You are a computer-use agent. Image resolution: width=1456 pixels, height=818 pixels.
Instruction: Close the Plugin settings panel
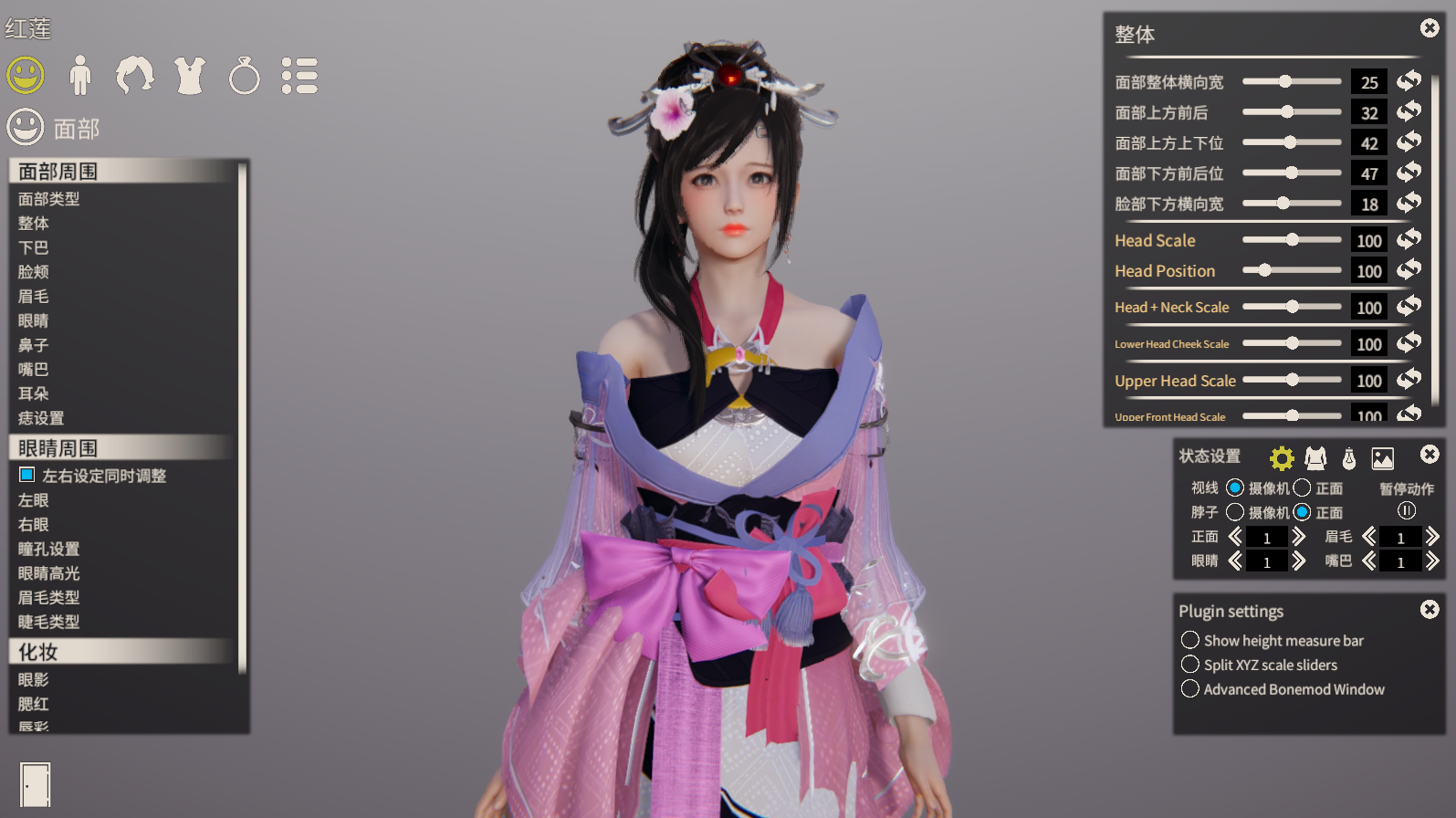click(1430, 609)
